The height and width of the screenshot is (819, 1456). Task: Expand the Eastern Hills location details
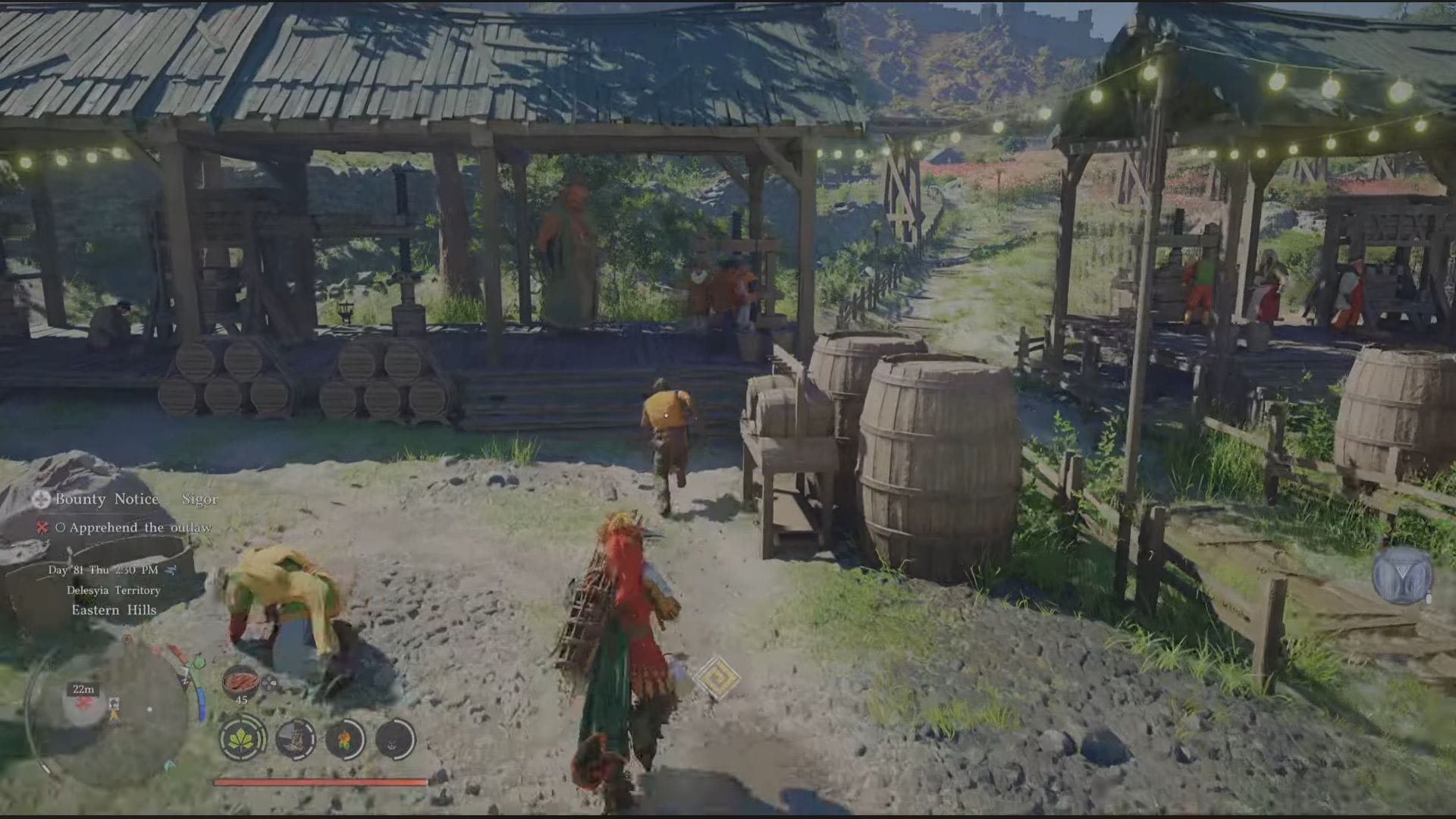(x=115, y=610)
